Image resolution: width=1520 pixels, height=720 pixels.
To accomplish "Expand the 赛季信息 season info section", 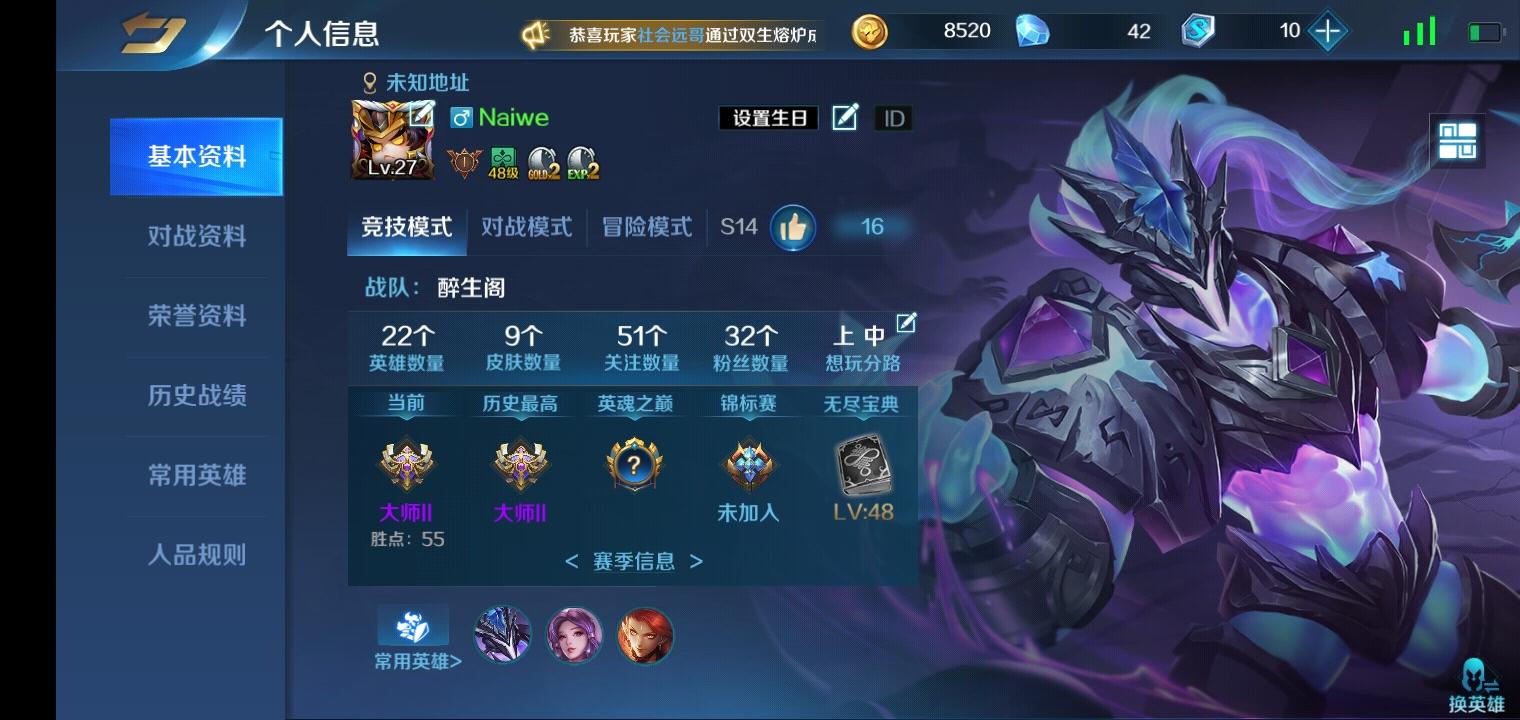I will (x=632, y=562).
